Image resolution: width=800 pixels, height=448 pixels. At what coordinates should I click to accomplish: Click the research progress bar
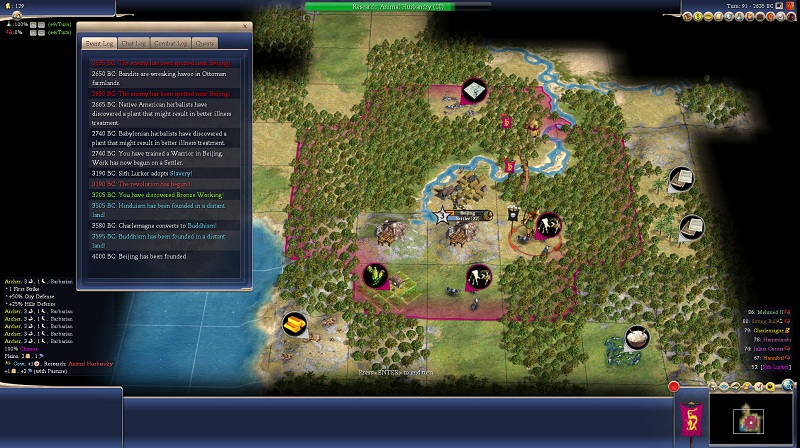400,6
